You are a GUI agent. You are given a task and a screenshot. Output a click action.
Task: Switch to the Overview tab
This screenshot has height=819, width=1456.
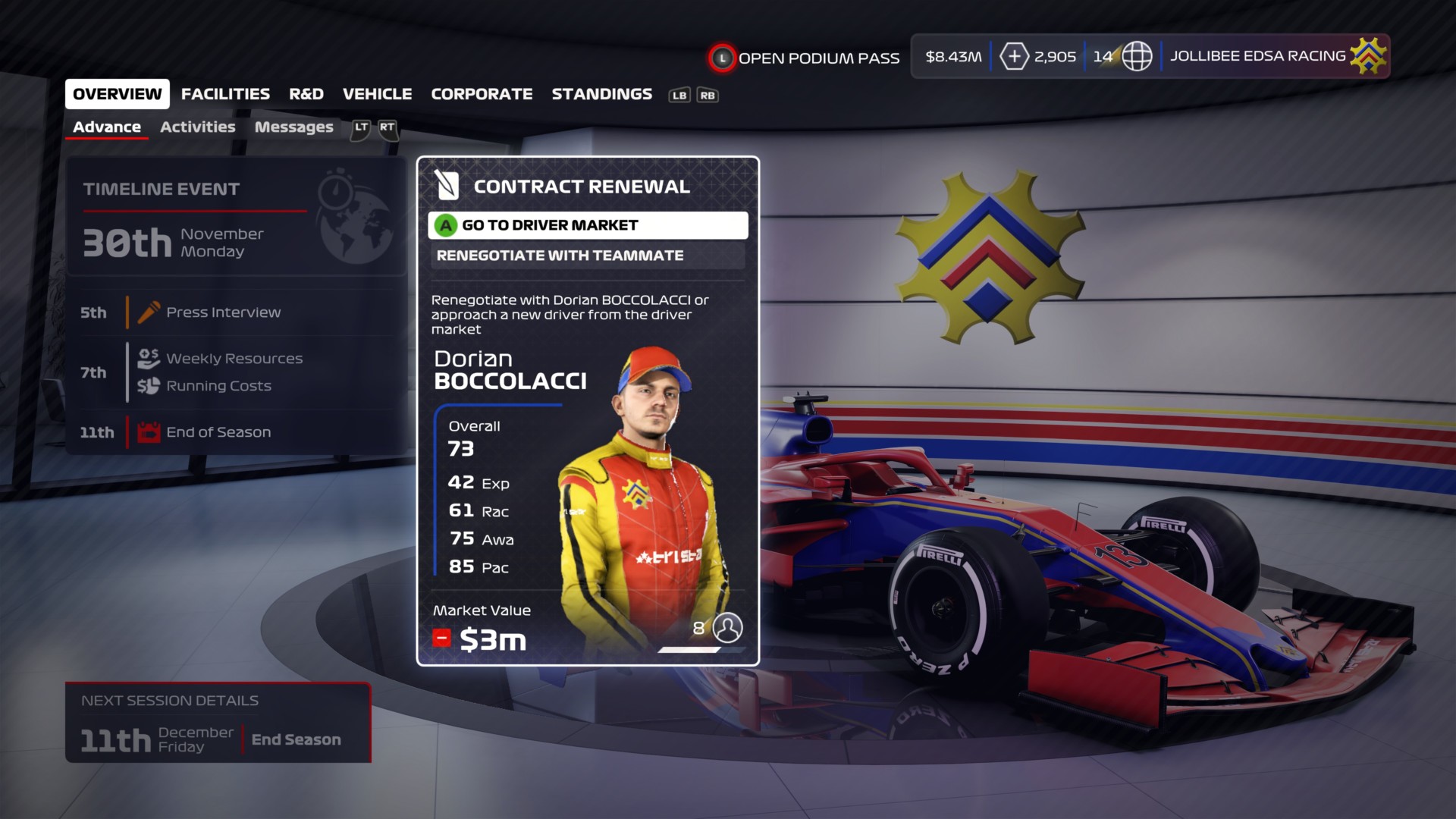pyautogui.click(x=117, y=94)
